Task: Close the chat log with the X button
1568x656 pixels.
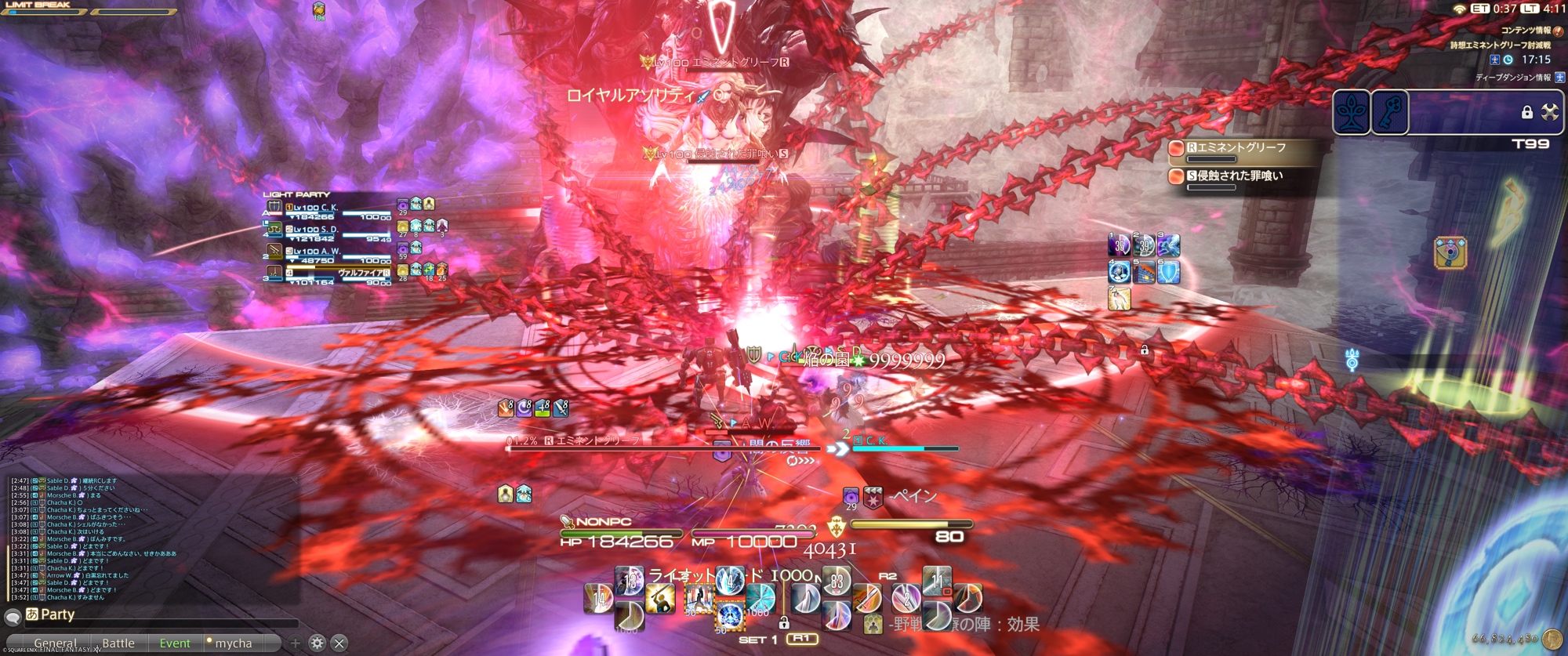Action: (x=339, y=643)
